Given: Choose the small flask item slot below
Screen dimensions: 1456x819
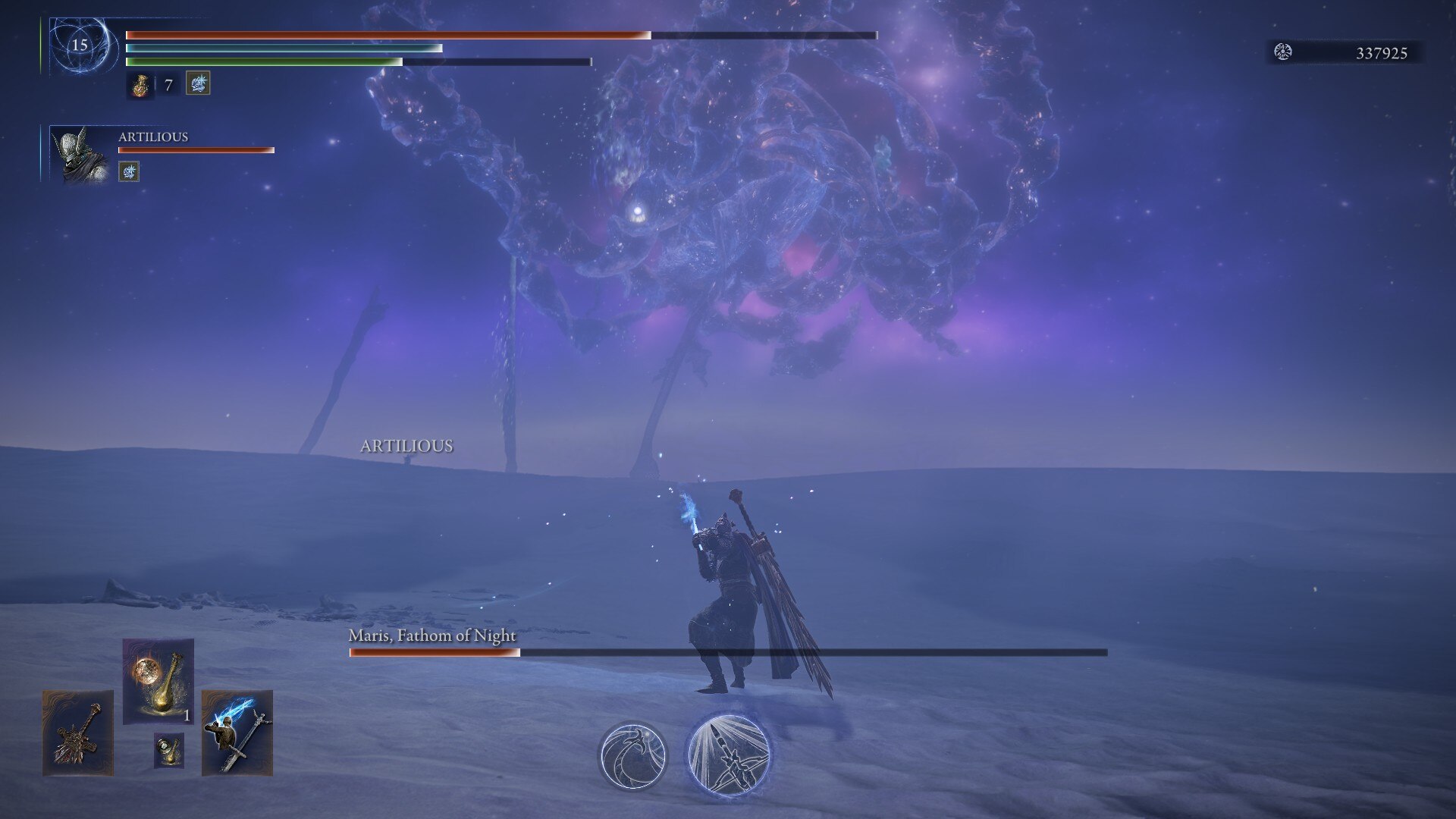Looking at the screenshot, I should 168,749.
